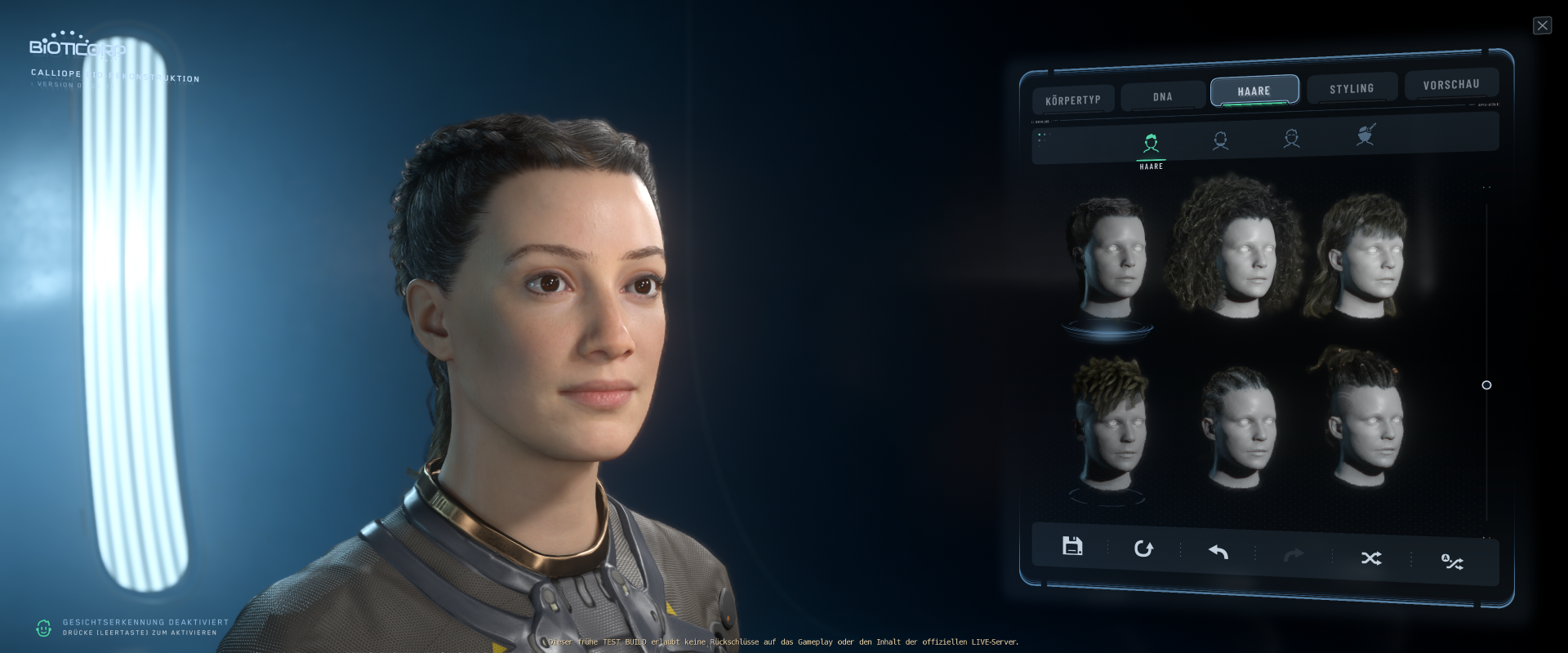
Task: Click the randomize-with-A icon at bottom right
Action: tap(1451, 562)
